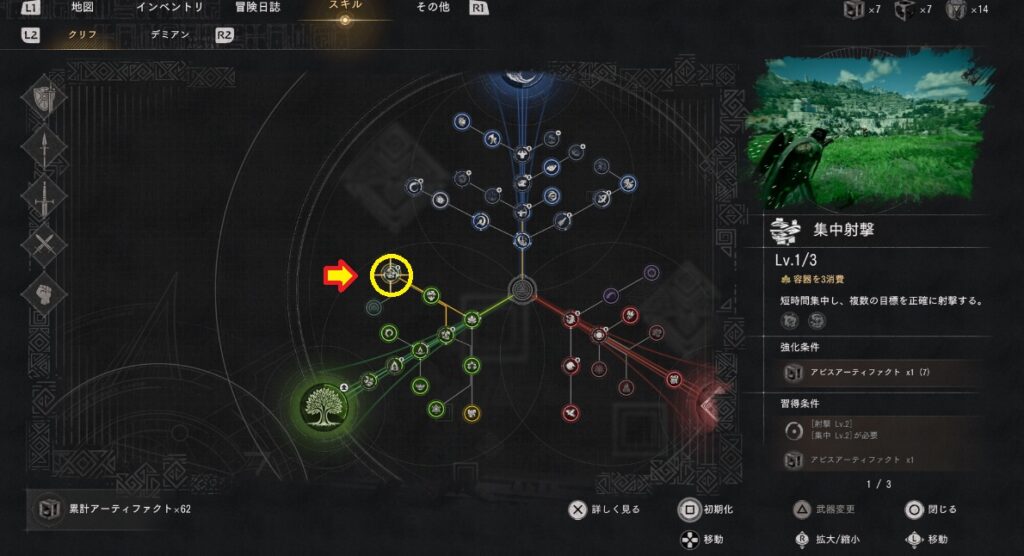Select the スキル tab
Screen dimensions: 1024x556
tap(345, 6)
